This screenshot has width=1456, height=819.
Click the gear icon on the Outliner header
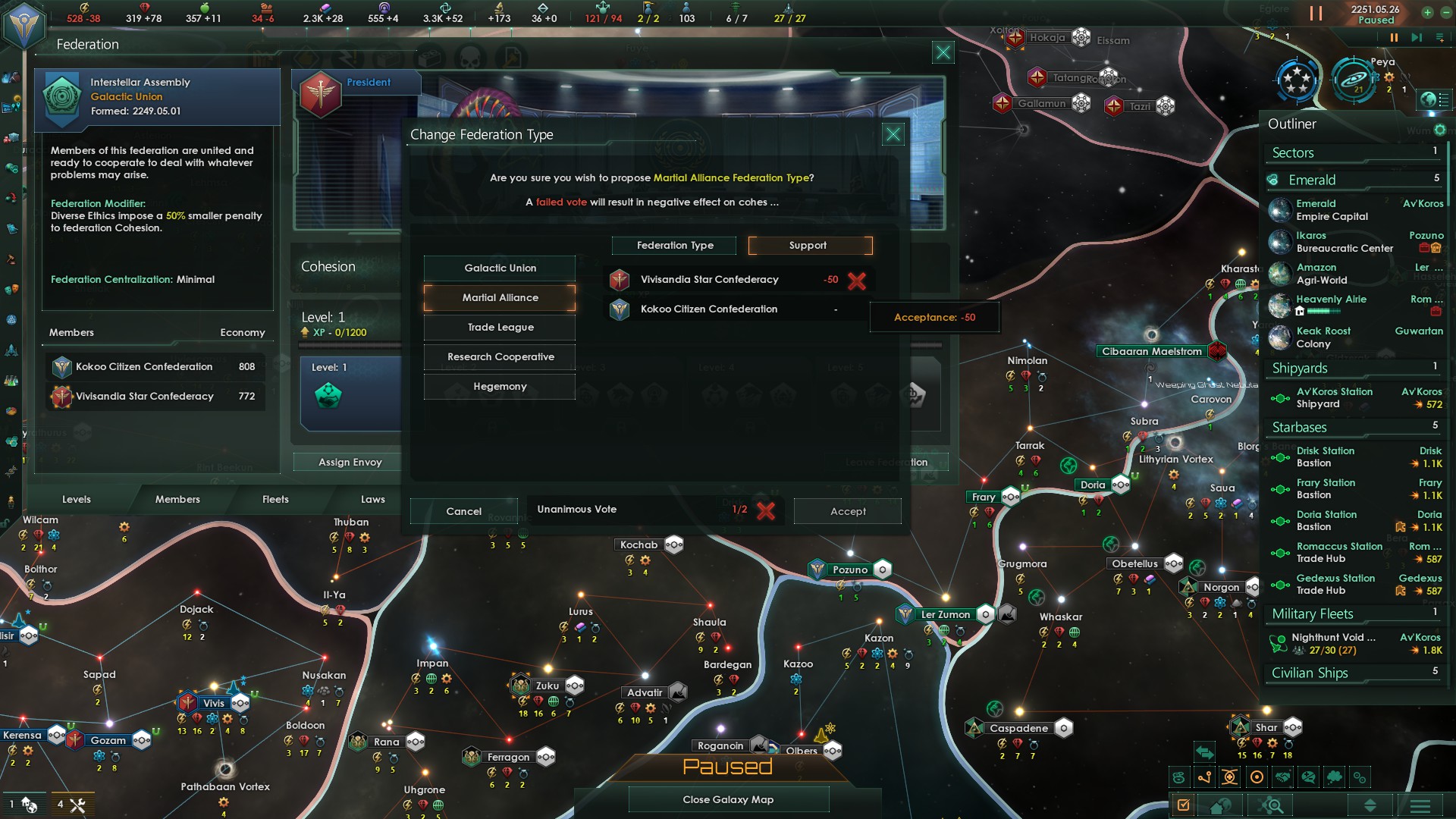click(x=1439, y=130)
